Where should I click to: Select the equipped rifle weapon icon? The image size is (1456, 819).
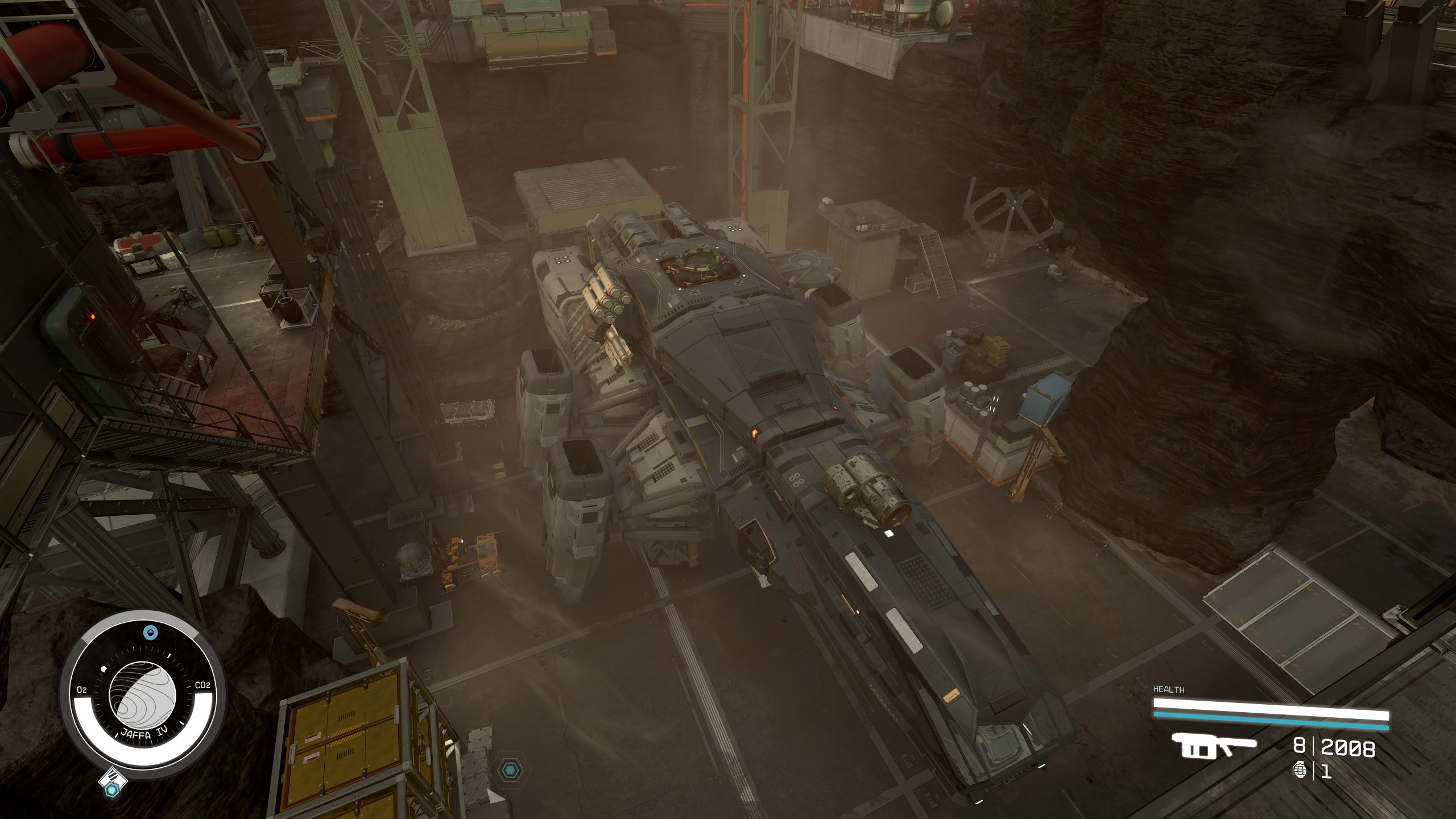pyautogui.click(x=1214, y=747)
